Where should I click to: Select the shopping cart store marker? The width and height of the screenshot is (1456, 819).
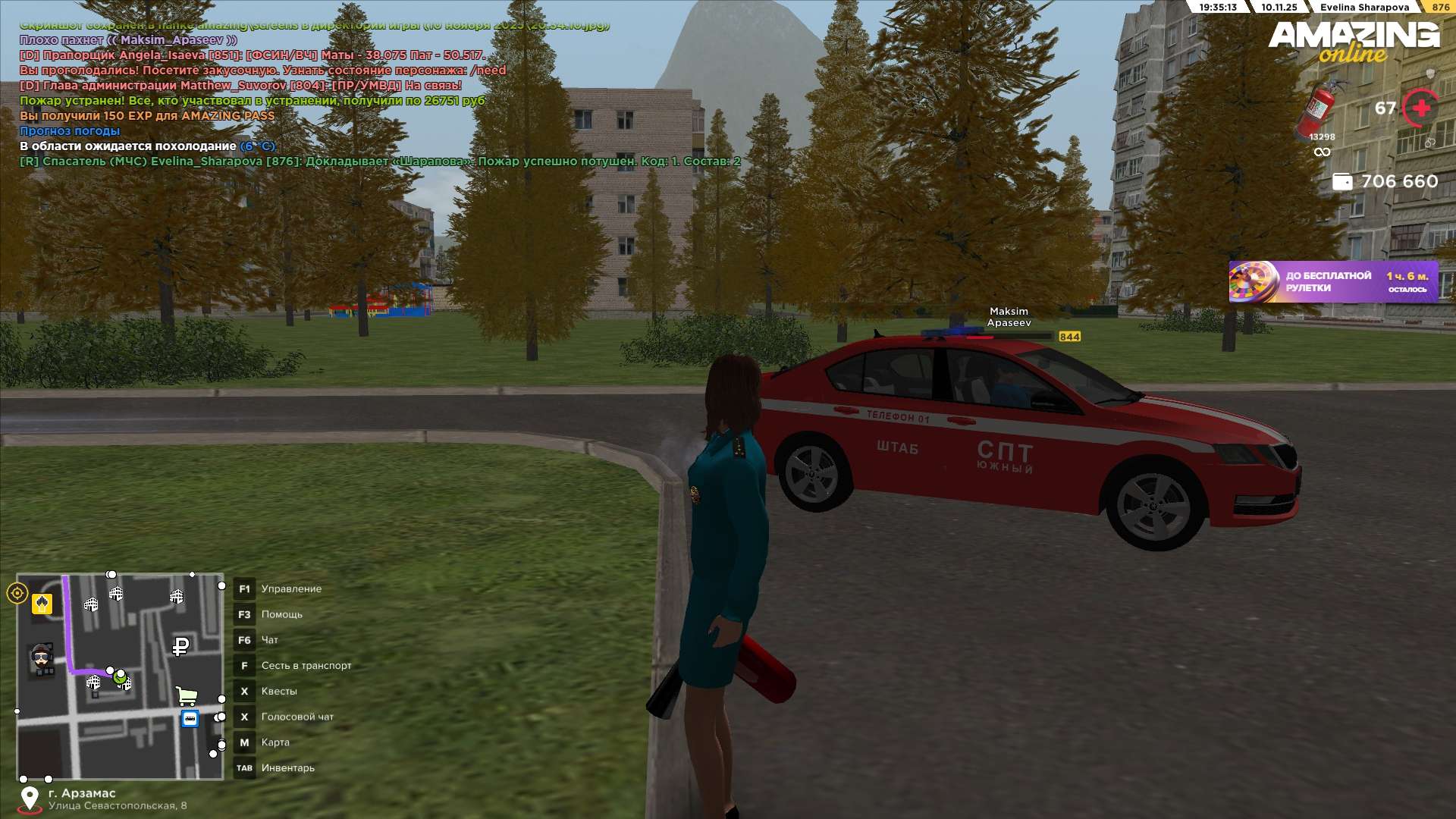(x=186, y=695)
